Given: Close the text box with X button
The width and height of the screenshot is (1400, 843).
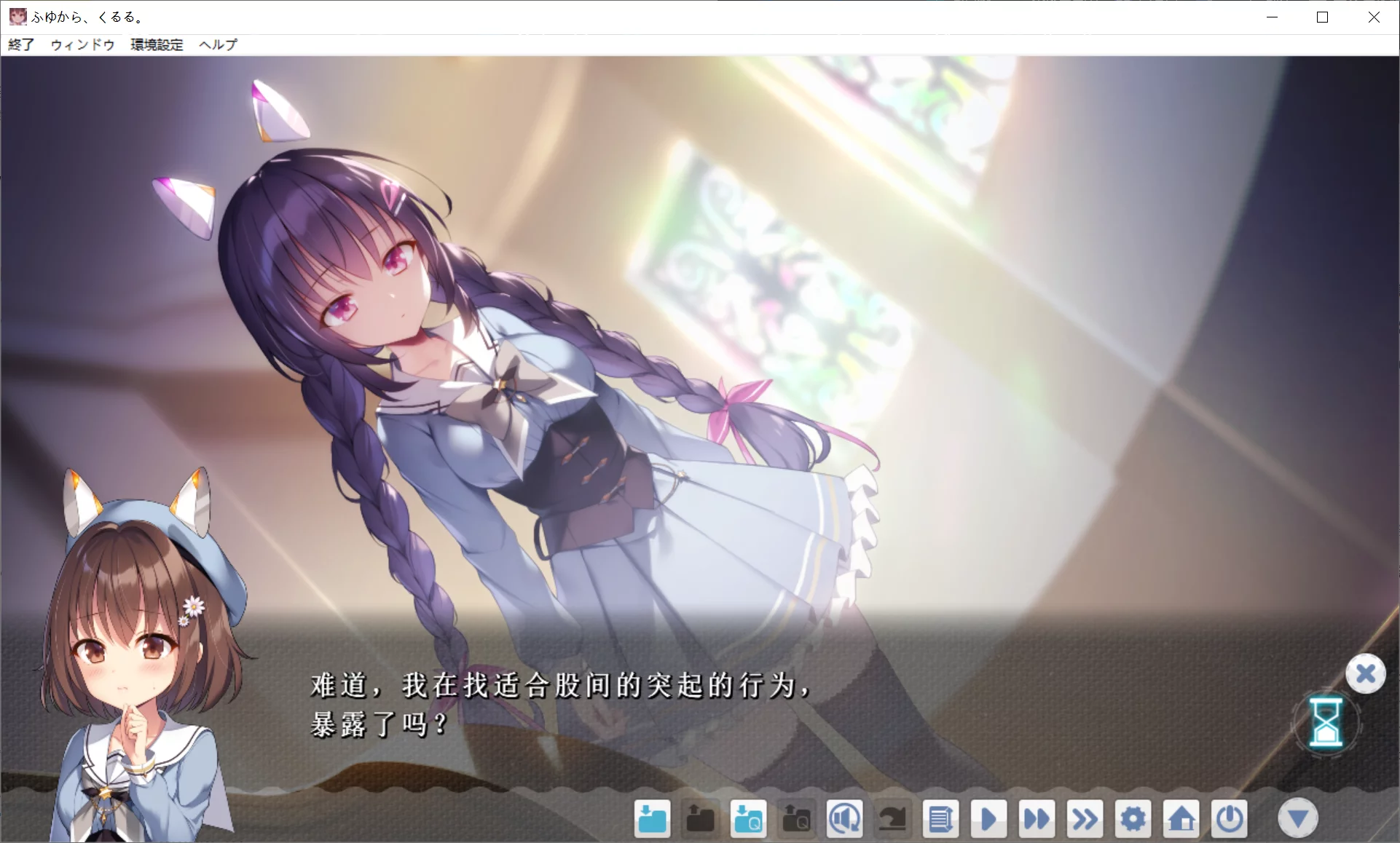Looking at the screenshot, I should [1366, 673].
